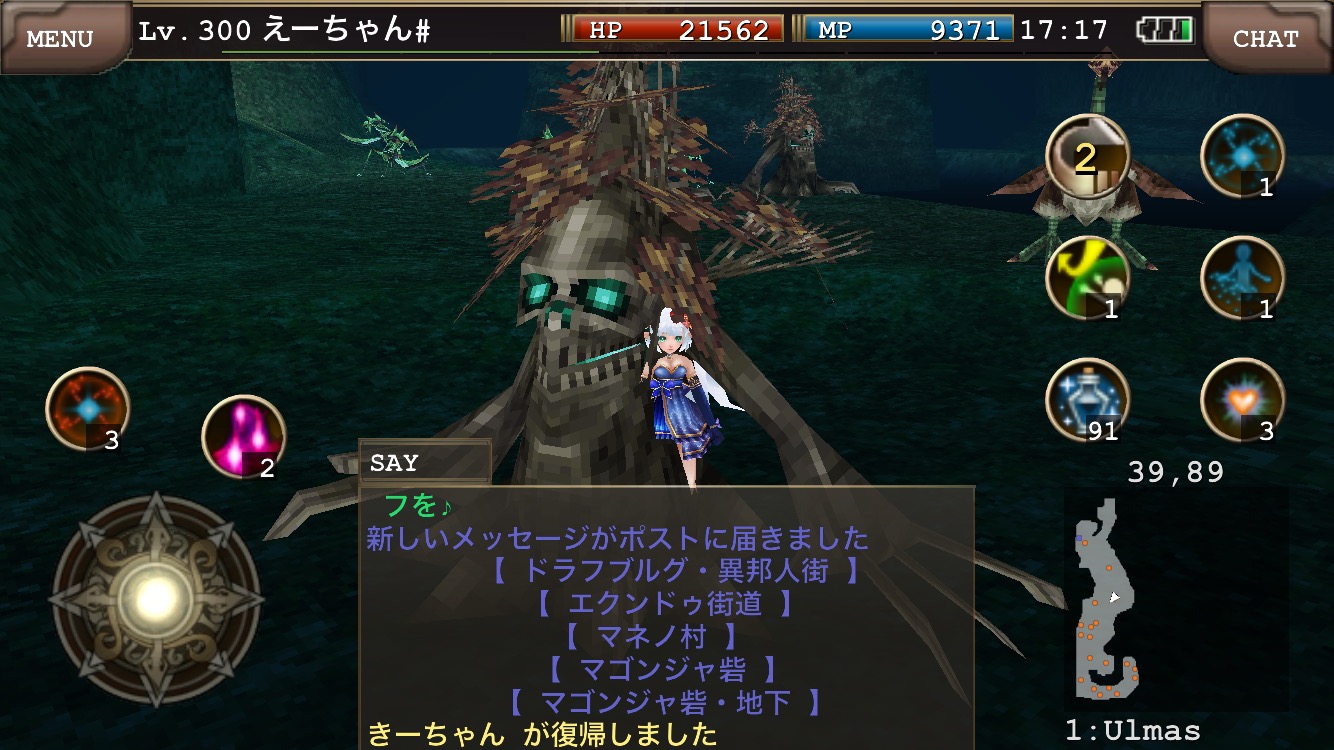Activate the green and yellow swirl skill

pyautogui.click(x=1087, y=279)
